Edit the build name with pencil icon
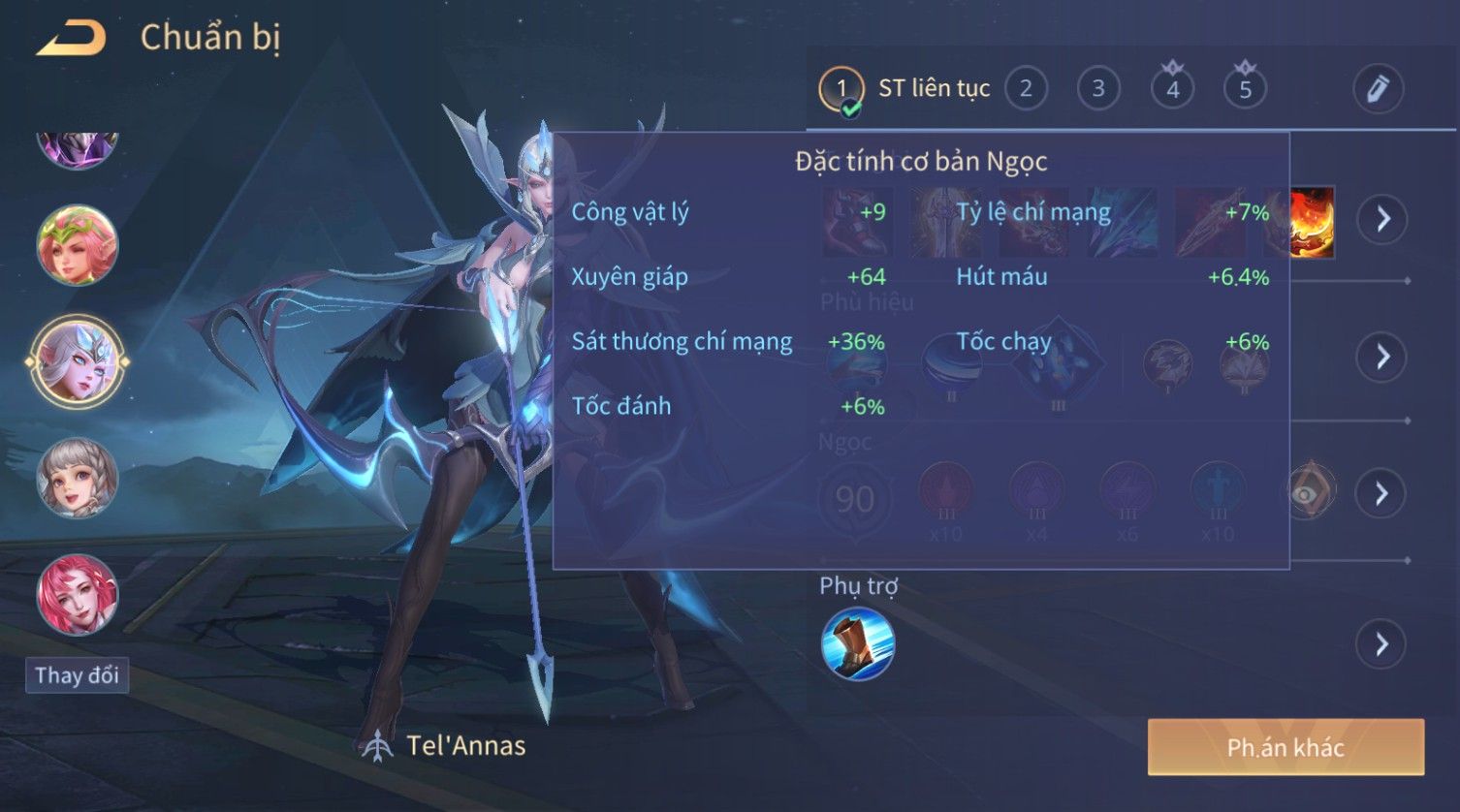 (1378, 89)
